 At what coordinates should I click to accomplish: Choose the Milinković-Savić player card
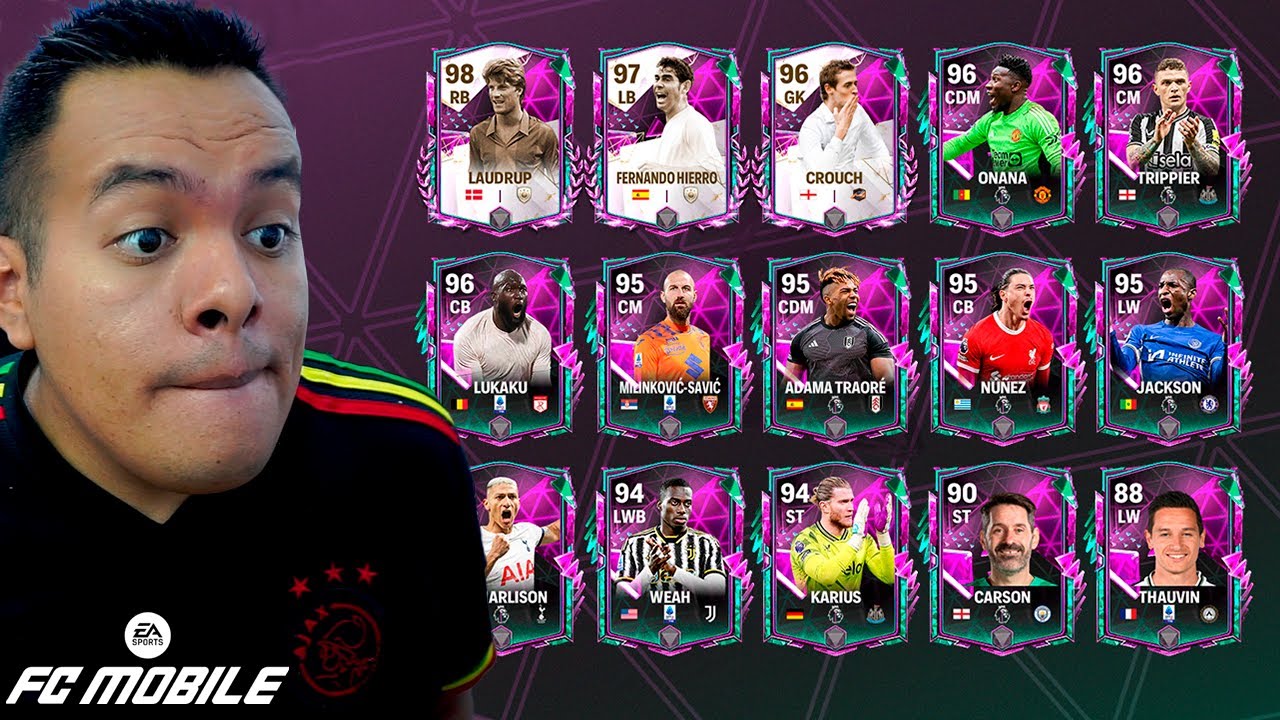pyautogui.click(x=669, y=345)
